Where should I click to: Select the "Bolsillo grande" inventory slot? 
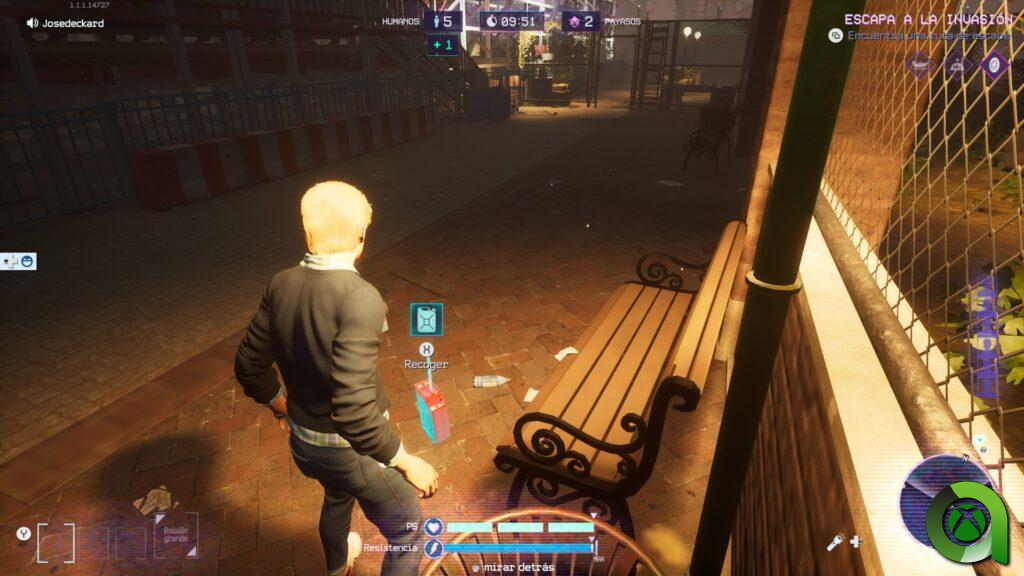coord(175,535)
